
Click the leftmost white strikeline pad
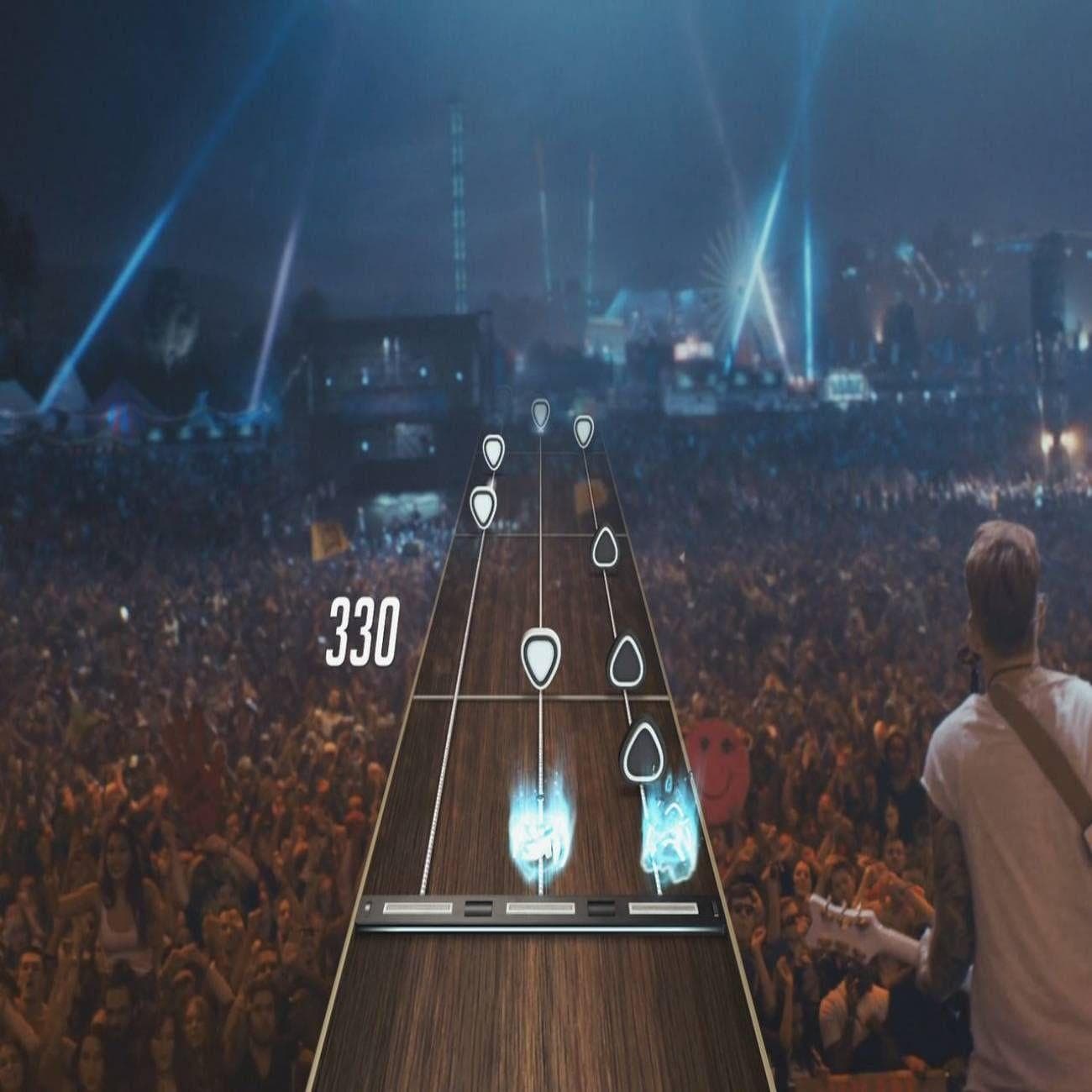[x=416, y=910]
